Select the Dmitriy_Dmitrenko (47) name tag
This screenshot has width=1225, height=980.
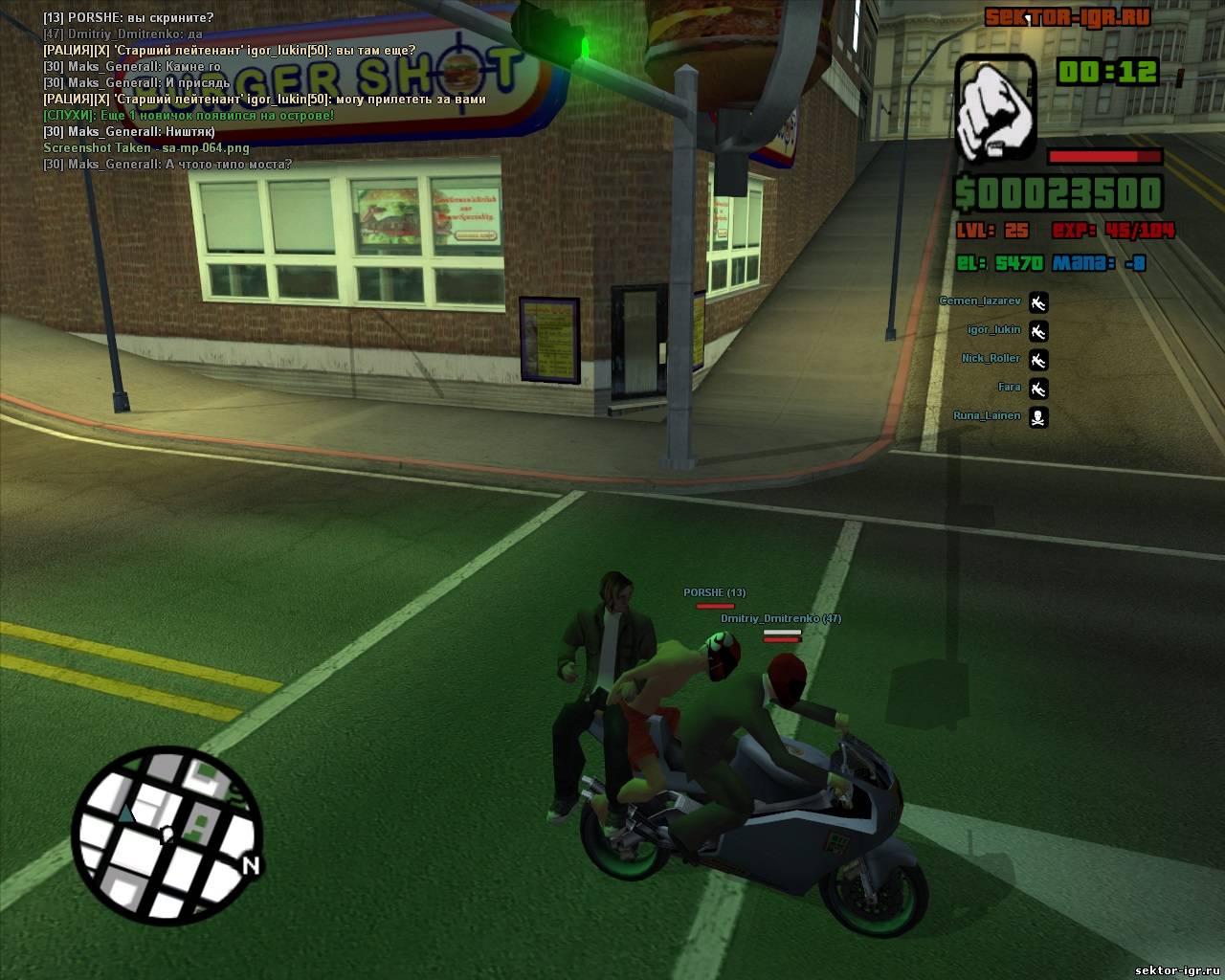[x=780, y=619]
